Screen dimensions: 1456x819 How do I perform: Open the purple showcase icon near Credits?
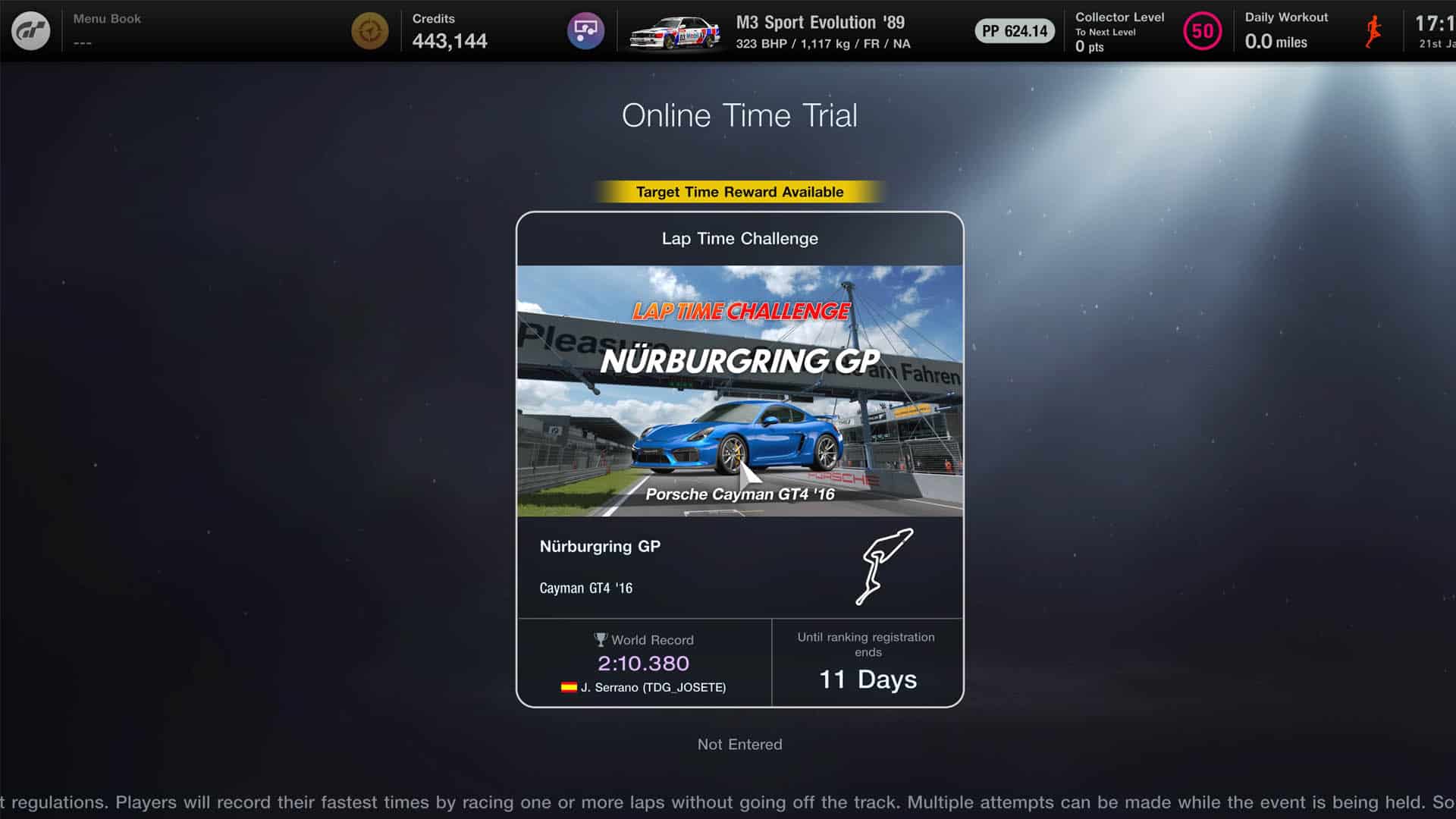(585, 31)
